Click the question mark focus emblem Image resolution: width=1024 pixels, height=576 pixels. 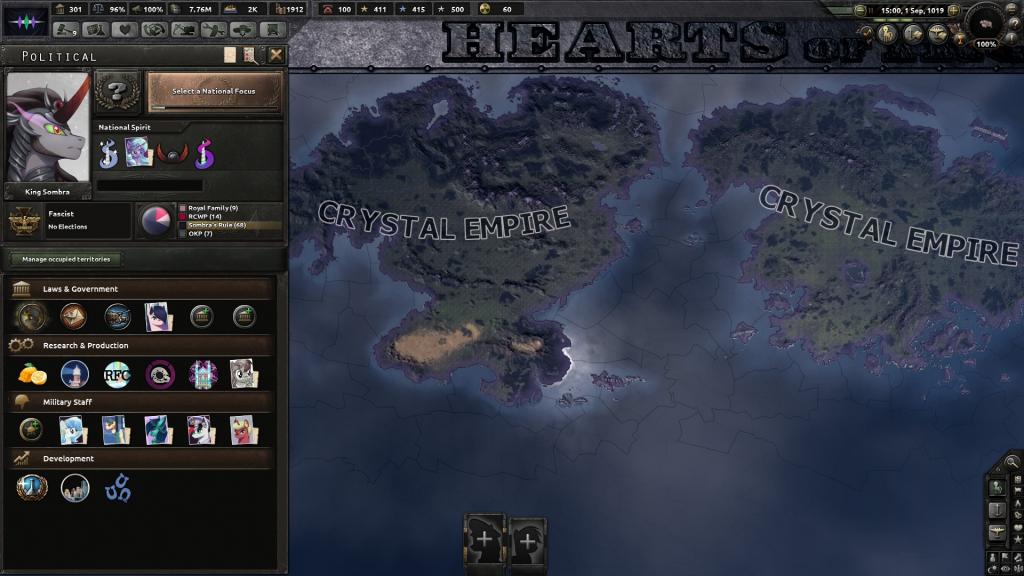point(118,93)
